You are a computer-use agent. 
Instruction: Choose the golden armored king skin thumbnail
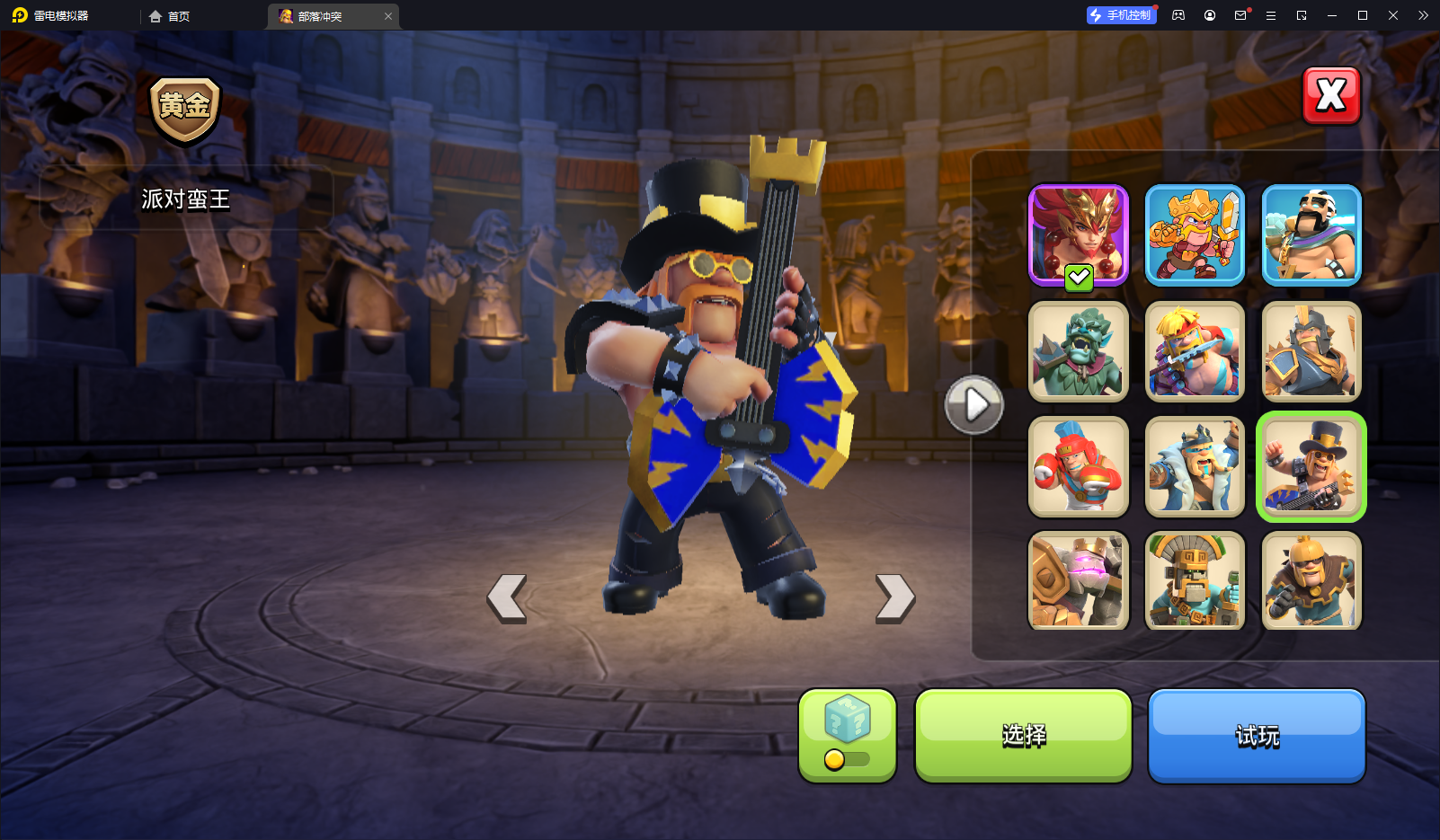[1195, 235]
